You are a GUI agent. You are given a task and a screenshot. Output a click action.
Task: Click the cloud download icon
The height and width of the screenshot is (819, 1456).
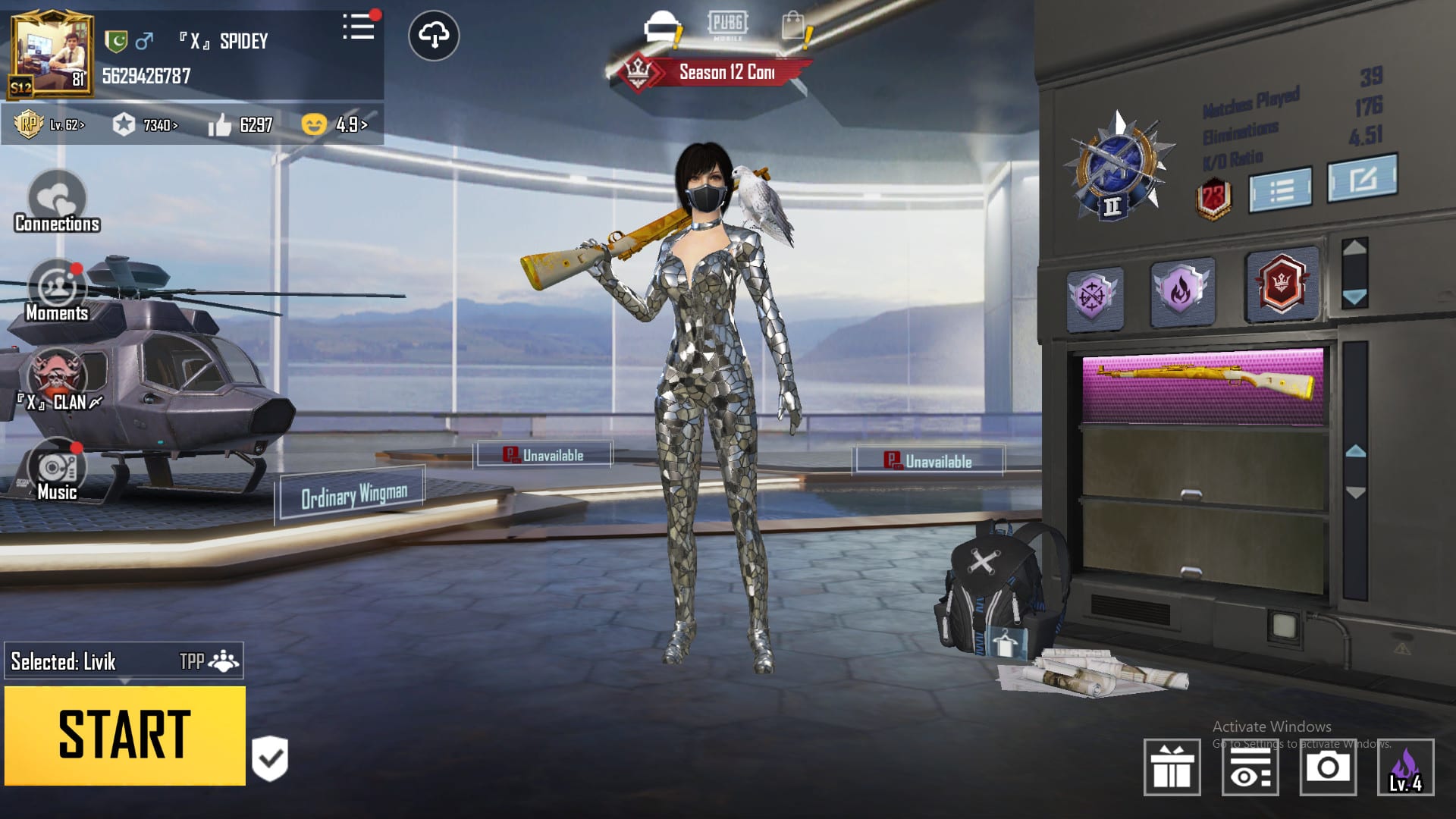tap(434, 36)
